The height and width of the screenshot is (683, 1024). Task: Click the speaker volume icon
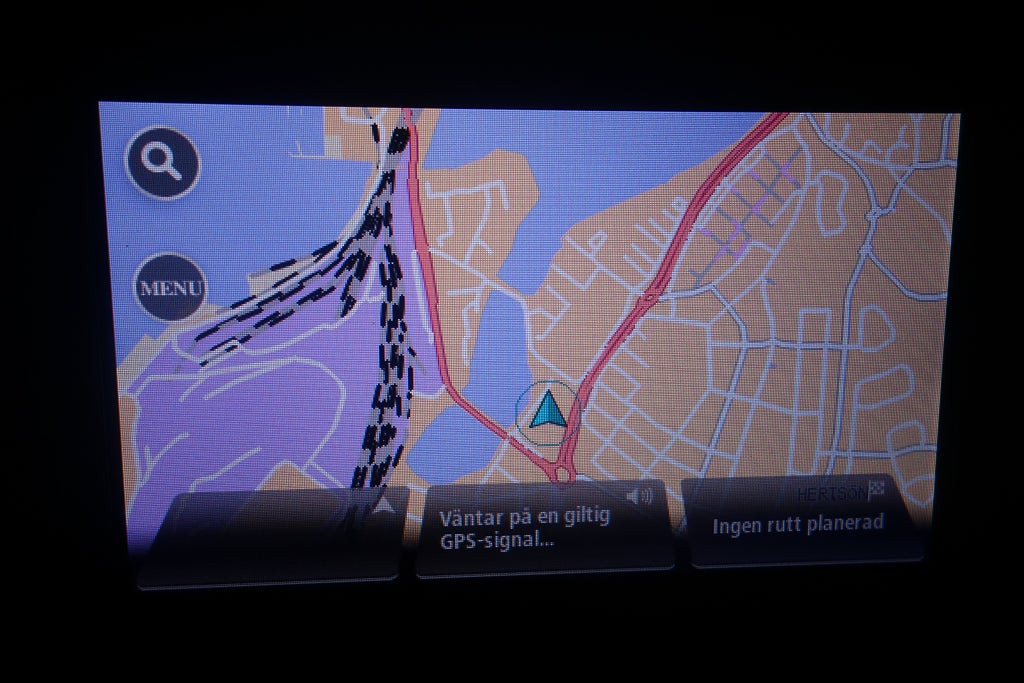tap(639, 496)
